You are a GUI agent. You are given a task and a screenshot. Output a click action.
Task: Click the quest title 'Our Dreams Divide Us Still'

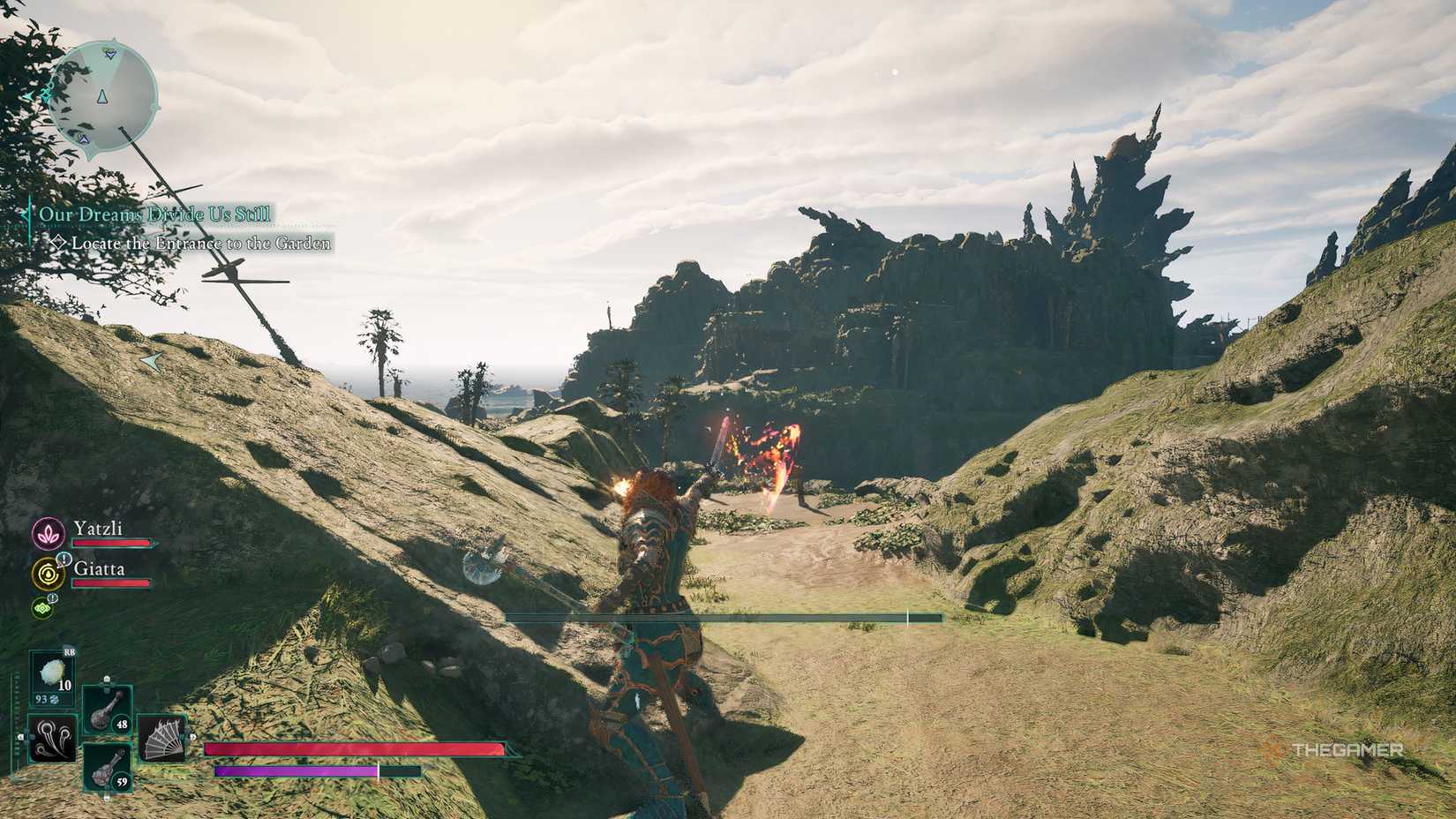click(155, 214)
